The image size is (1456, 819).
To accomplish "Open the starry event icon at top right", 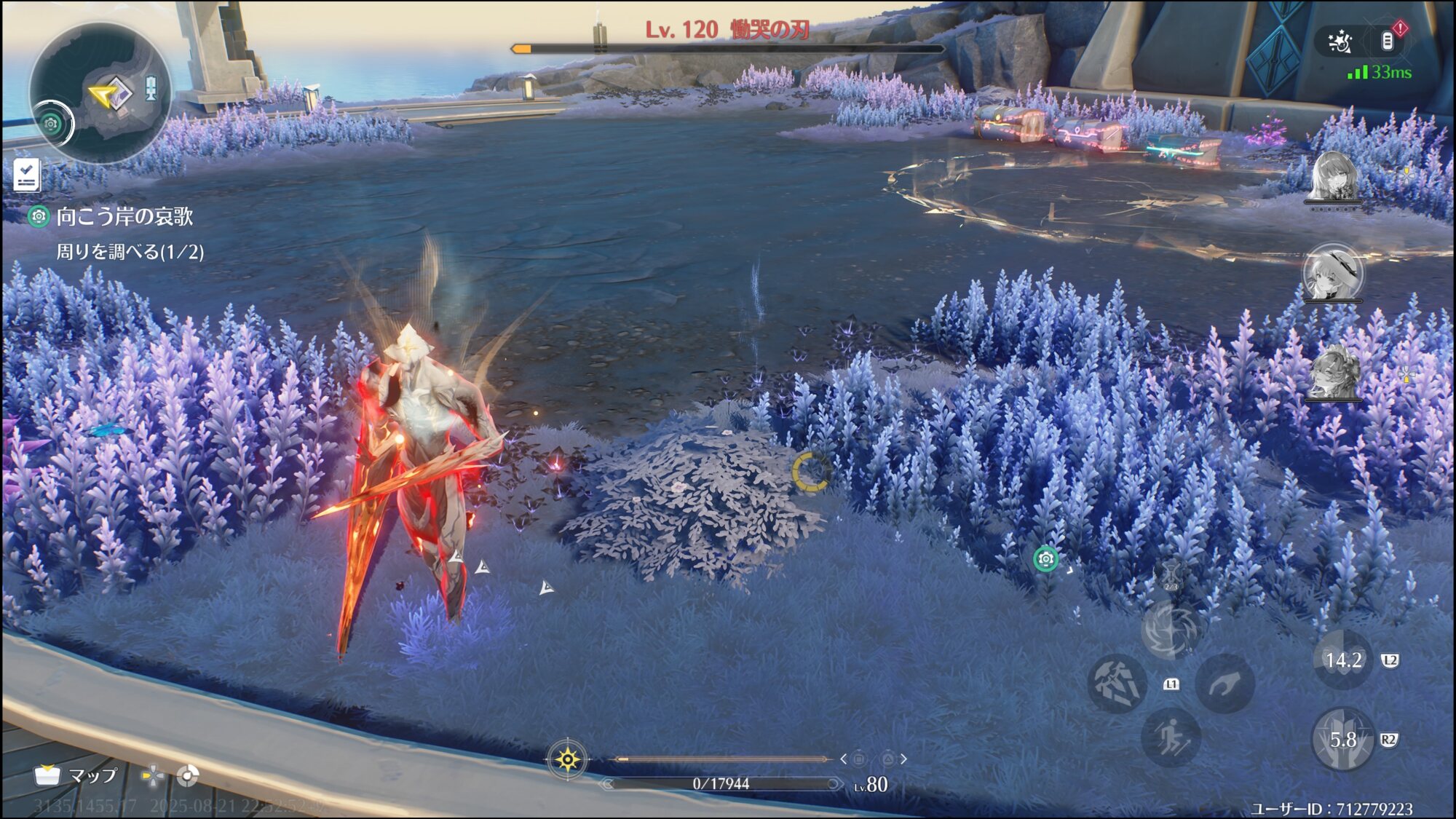I will pyautogui.click(x=1340, y=42).
